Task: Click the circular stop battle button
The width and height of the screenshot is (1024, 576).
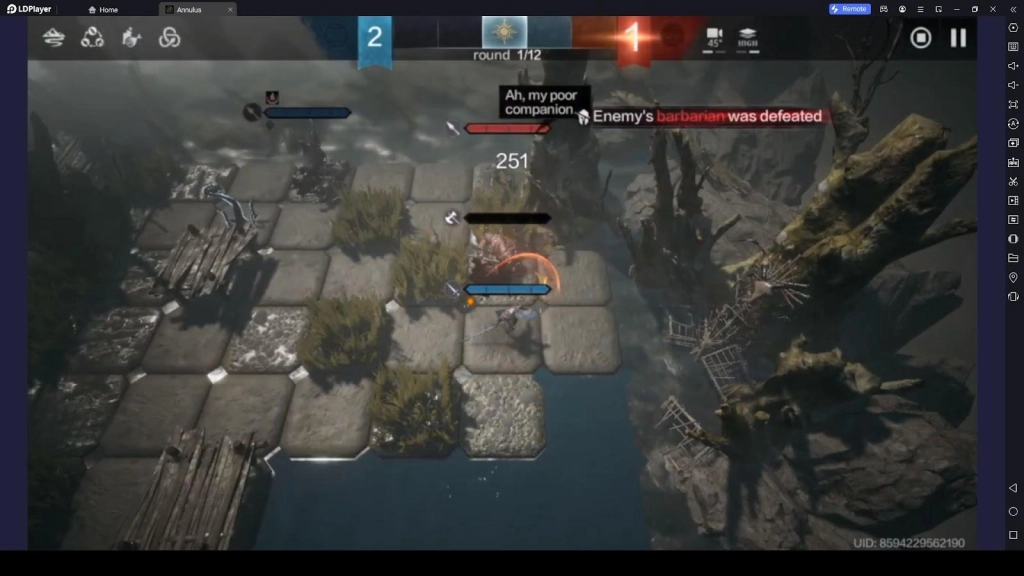Action: pyautogui.click(x=921, y=38)
